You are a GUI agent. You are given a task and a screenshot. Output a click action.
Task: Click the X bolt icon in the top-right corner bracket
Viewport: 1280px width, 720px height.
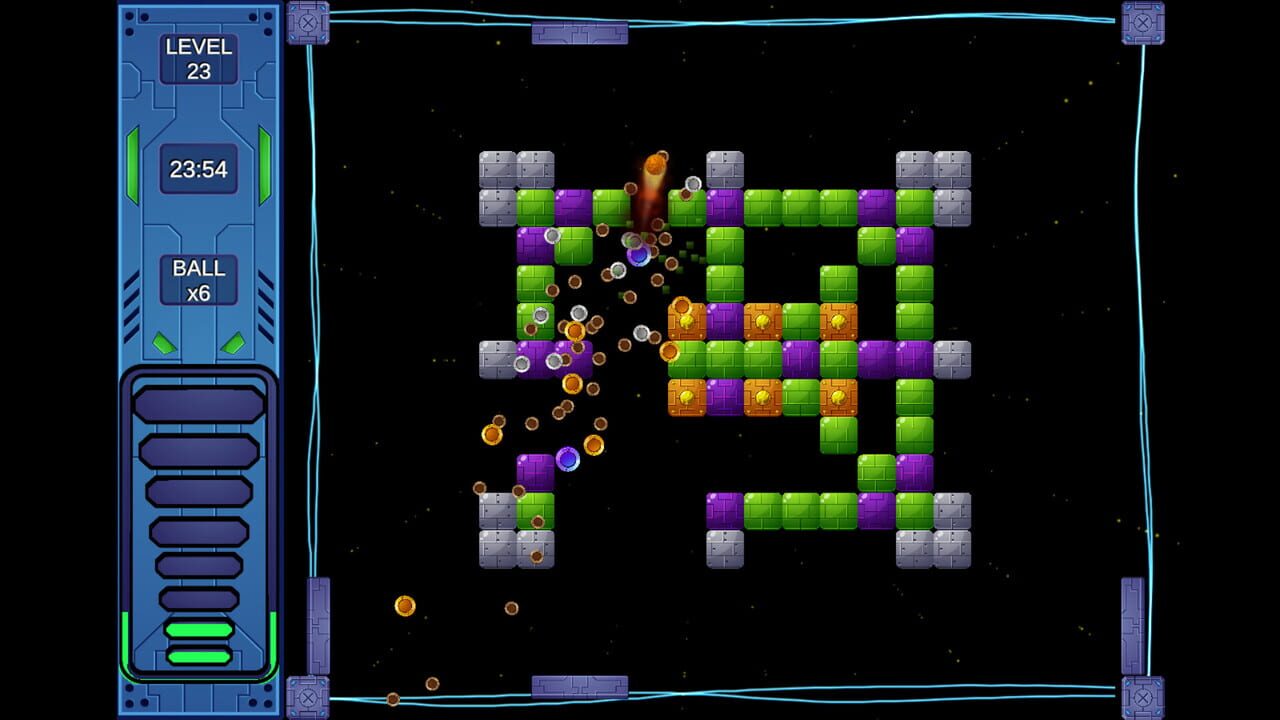[x=1143, y=21]
